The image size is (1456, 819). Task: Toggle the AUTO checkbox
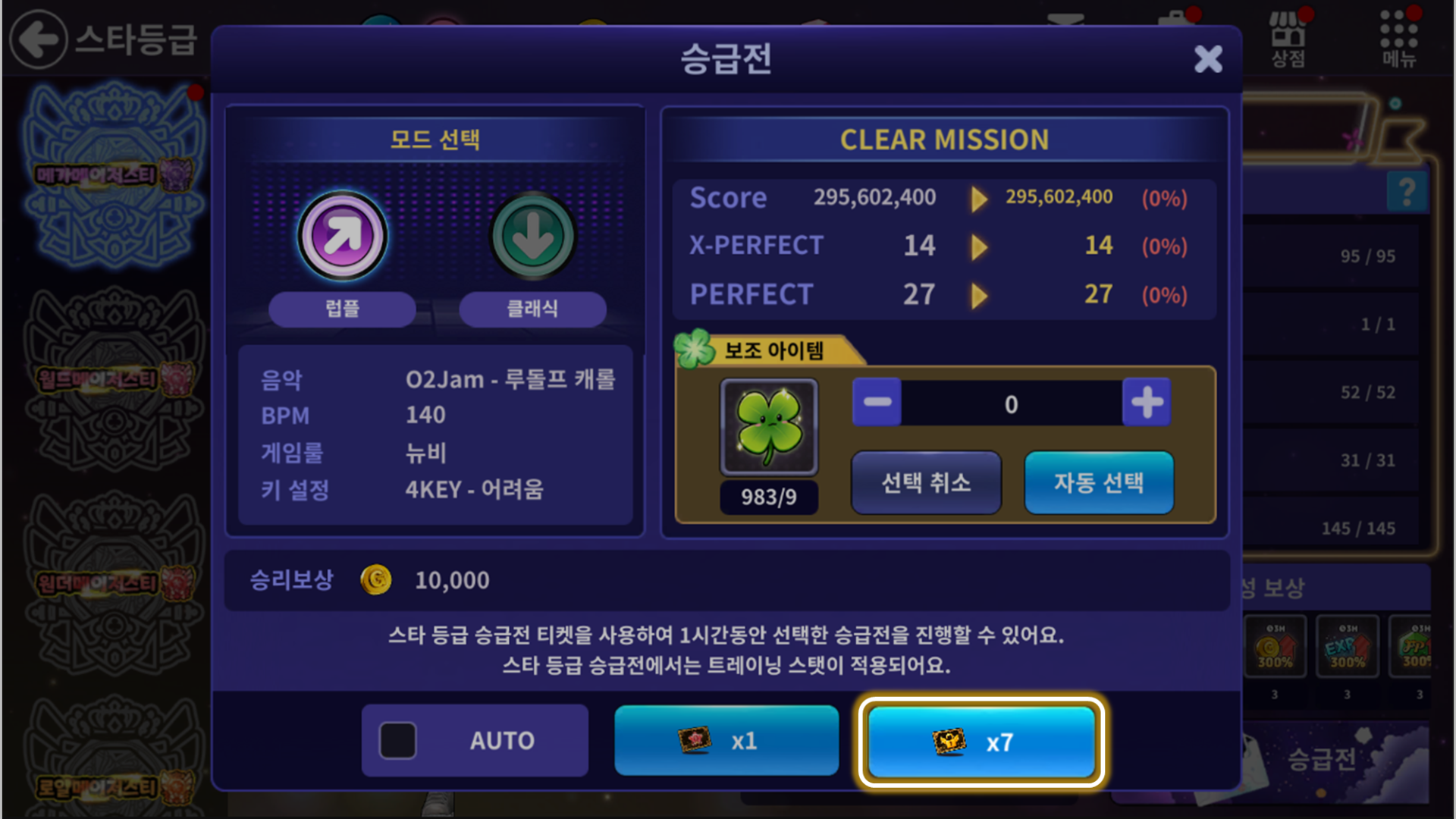coord(398,740)
